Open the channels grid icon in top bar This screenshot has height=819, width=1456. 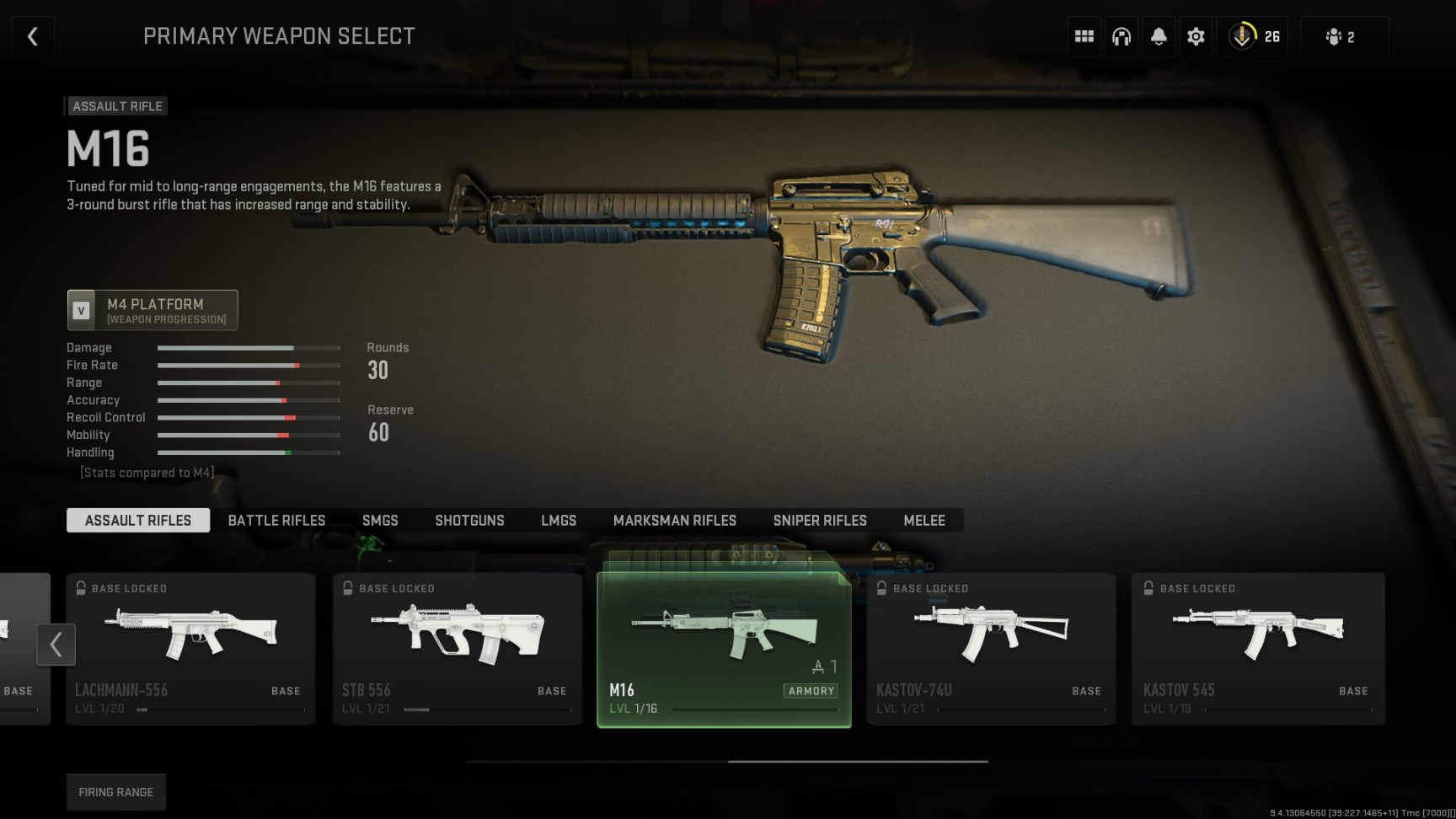click(1084, 36)
